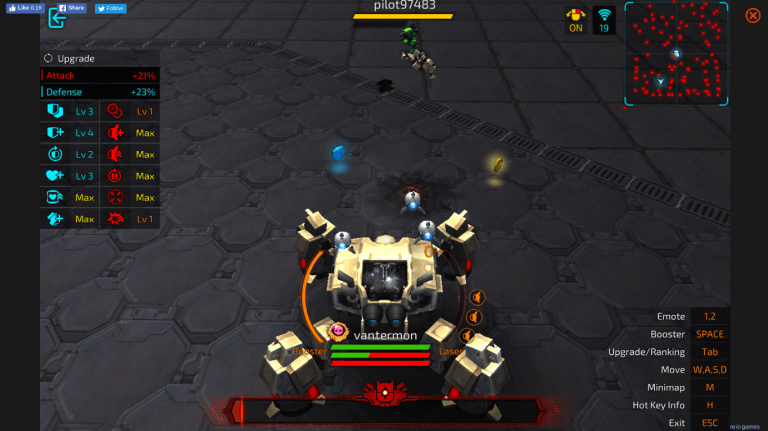Viewport: 768px width, 431px height.
Task: Upgrade the shield skill at Lv 3
Action: [x=55, y=111]
